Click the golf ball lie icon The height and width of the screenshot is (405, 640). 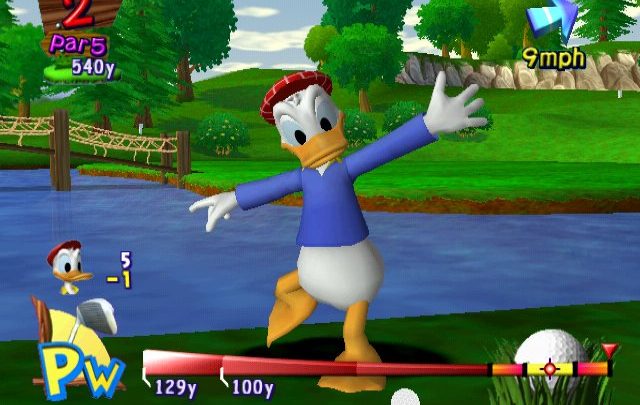pyautogui.click(x=550, y=349)
